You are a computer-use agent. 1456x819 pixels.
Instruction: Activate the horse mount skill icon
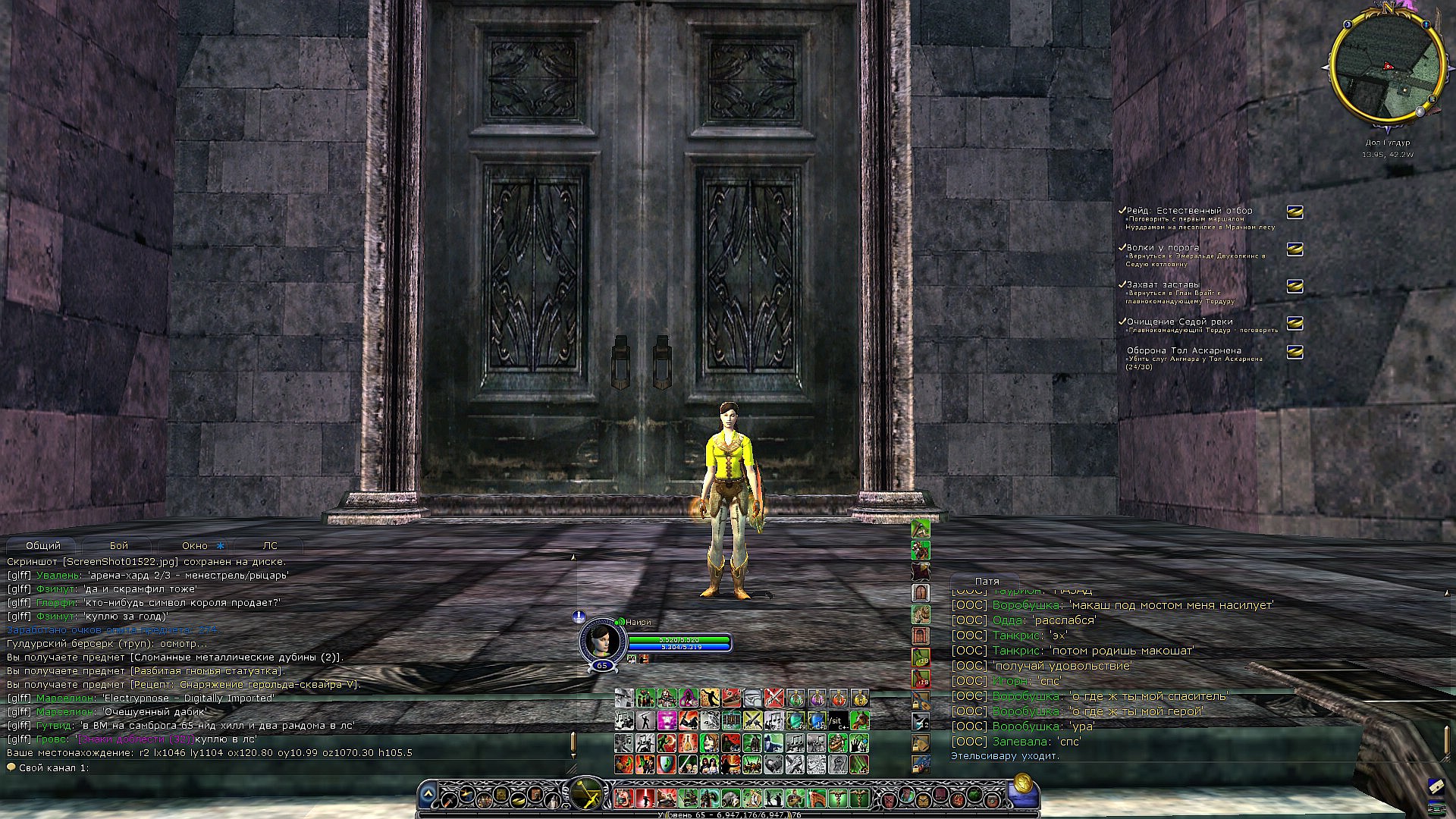(858, 720)
